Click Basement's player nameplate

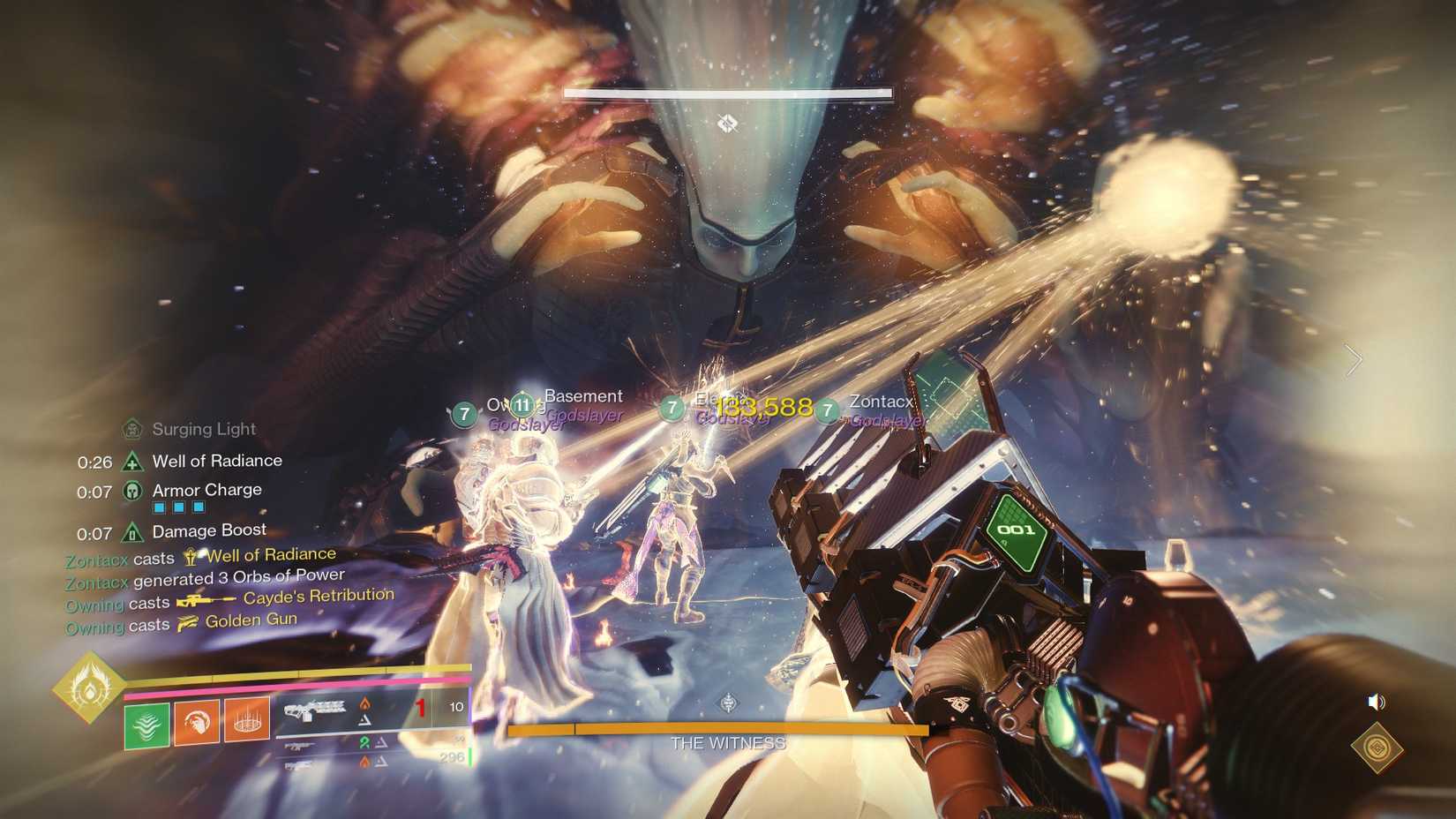(x=584, y=395)
